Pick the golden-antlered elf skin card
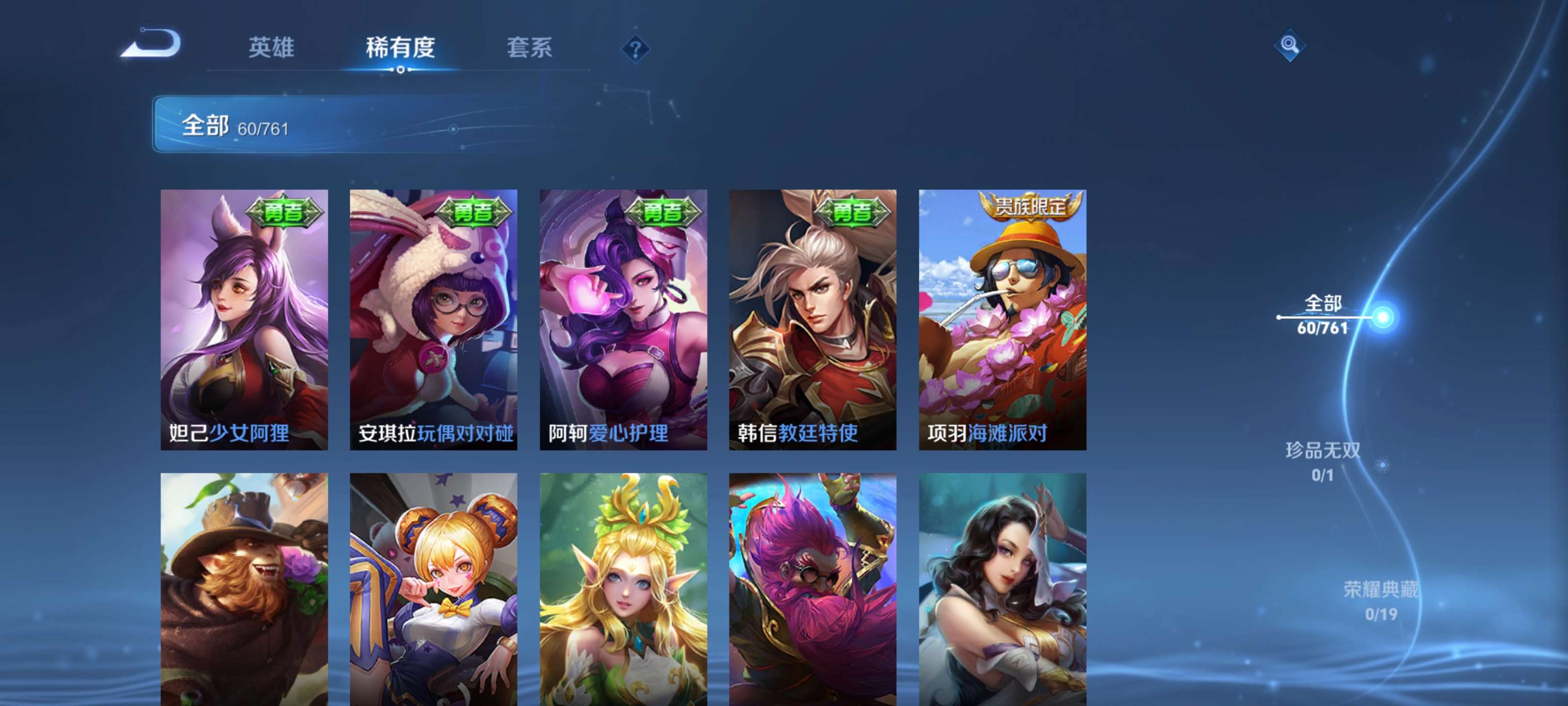 [623, 588]
